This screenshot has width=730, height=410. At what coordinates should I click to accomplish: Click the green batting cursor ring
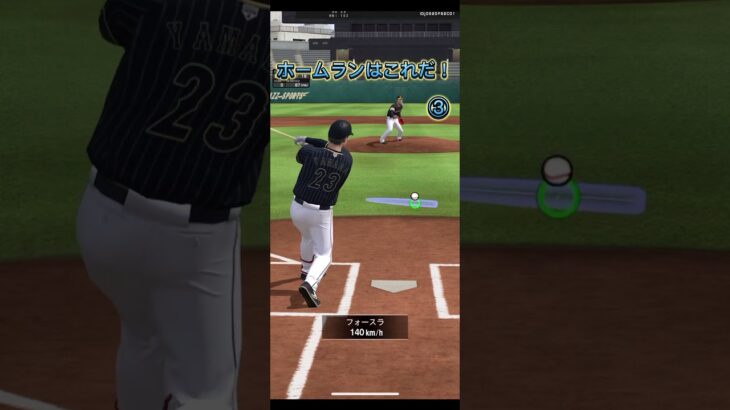(x=415, y=204)
